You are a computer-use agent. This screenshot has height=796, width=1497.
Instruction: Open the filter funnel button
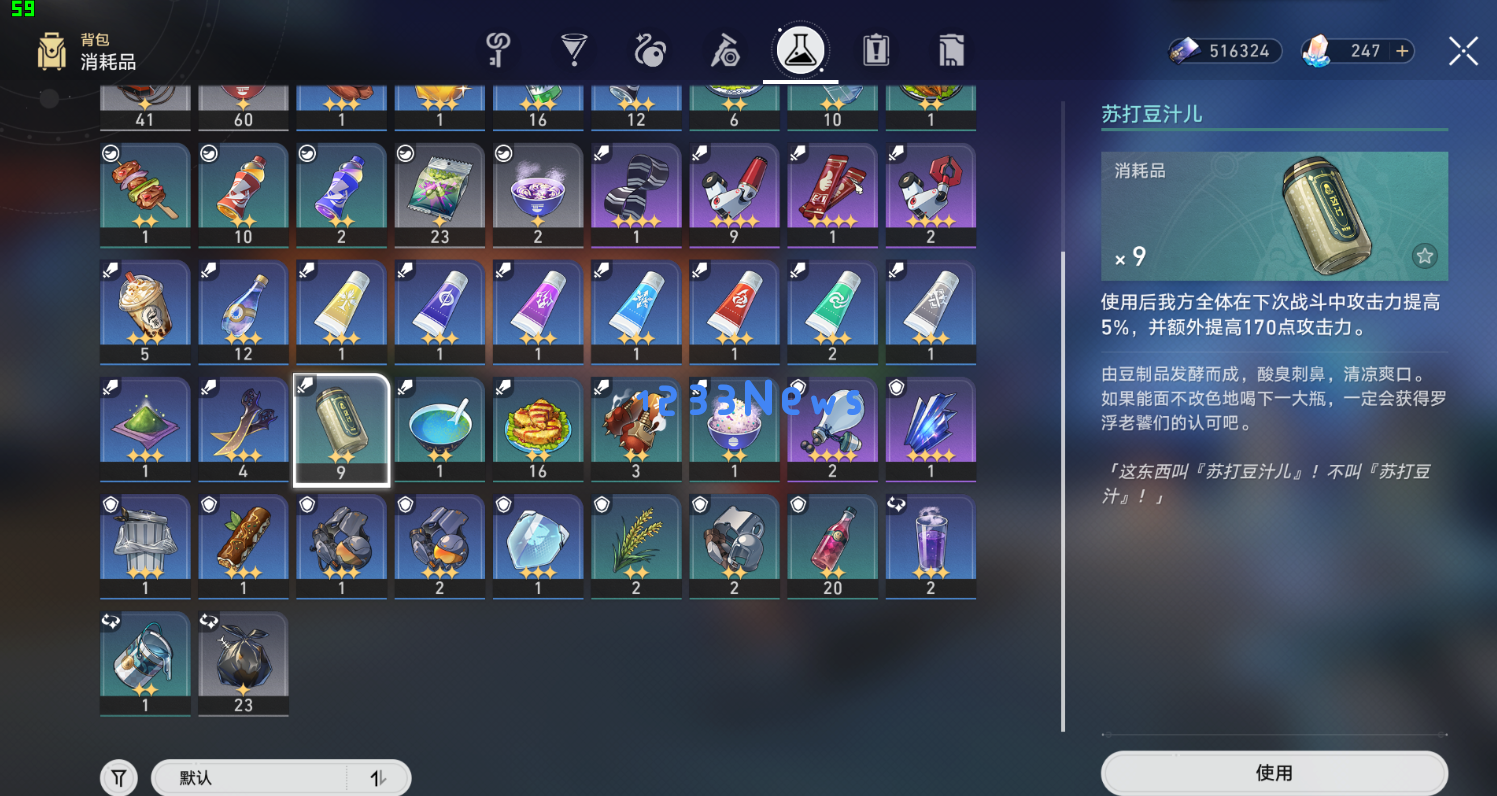point(119,778)
